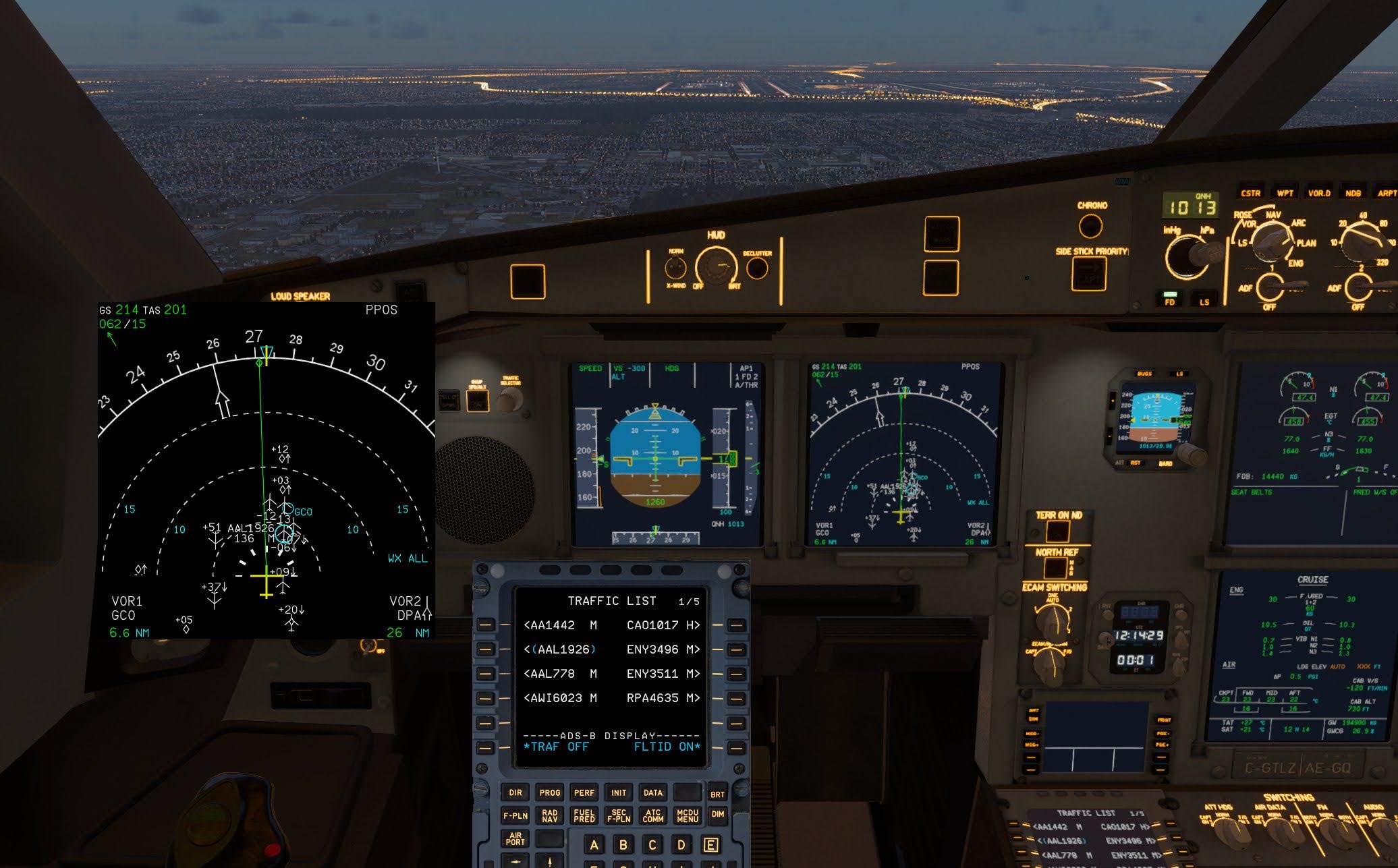Toggle the WPT waypoint display button

tap(1285, 193)
